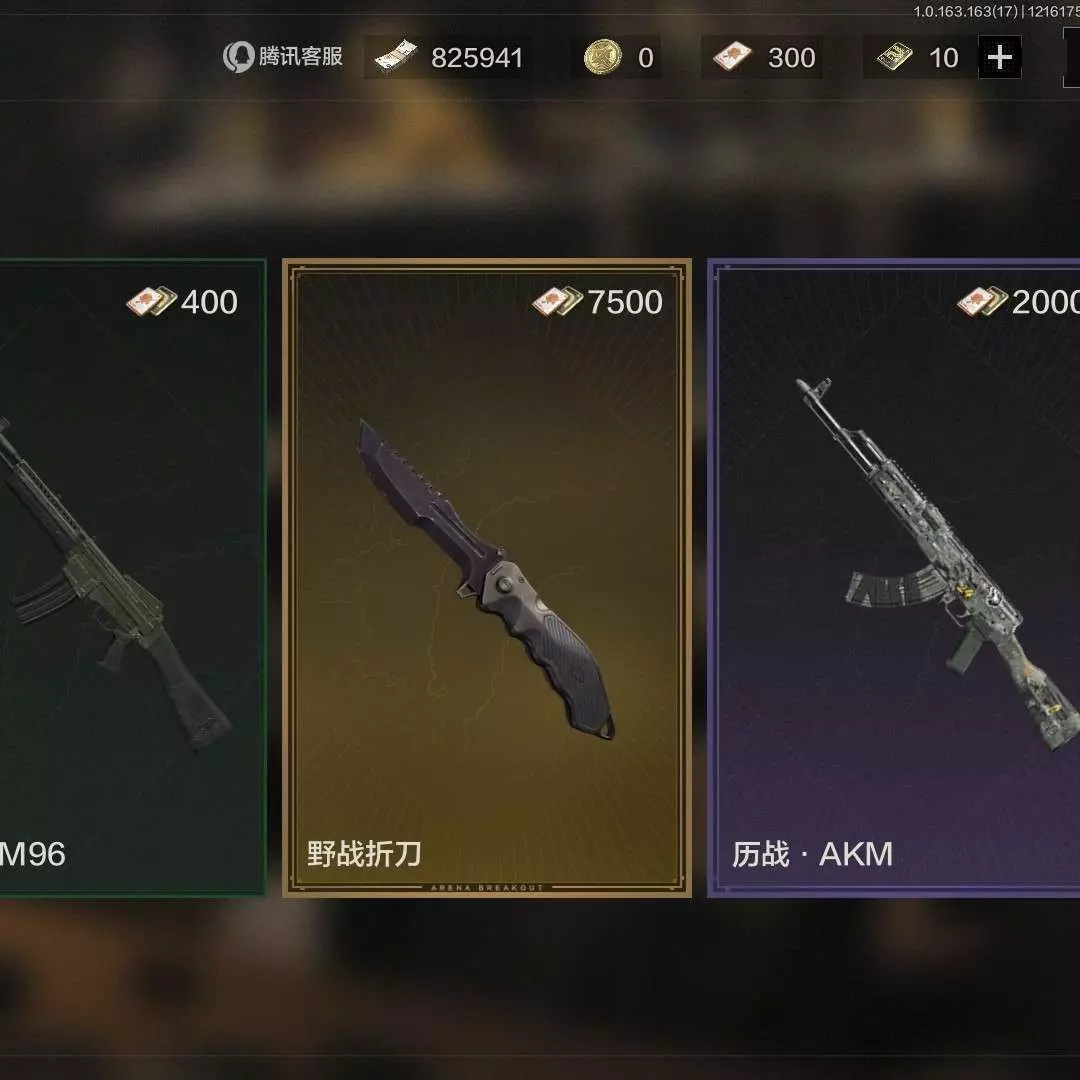Choose the 历战·AKM rifle card
The height and width of the screenshot is (1080, 1080).
pyautogui.click(x=895, y=578)
